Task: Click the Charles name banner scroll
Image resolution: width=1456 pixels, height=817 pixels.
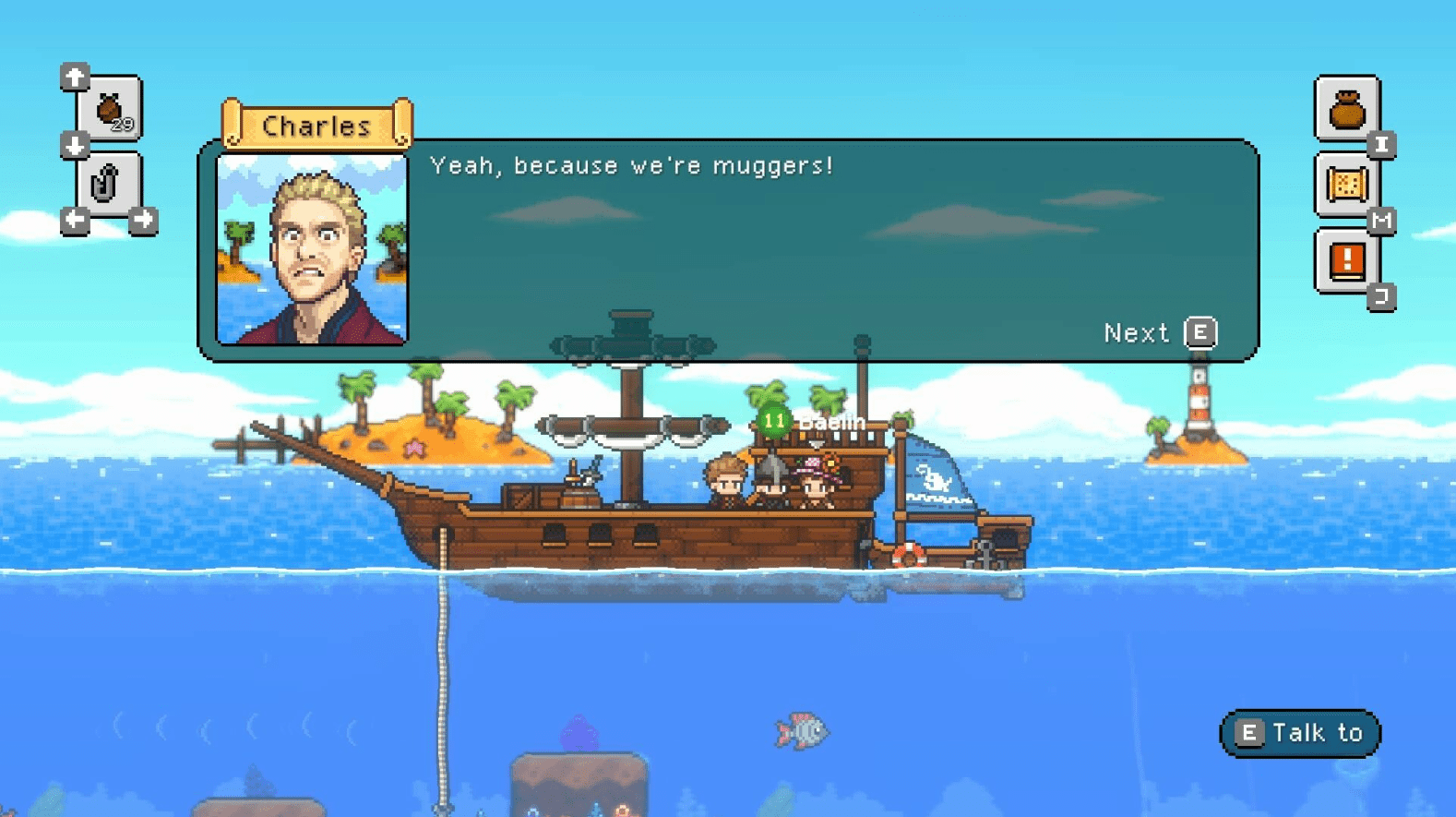Action: point(318,125)
